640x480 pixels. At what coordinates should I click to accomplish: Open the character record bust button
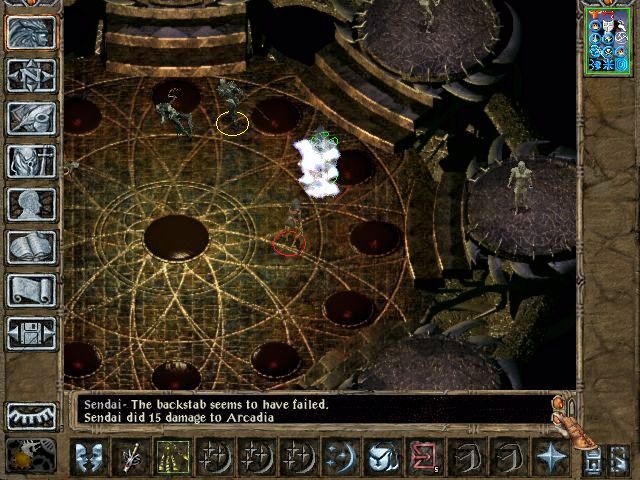tap(31, 204)
